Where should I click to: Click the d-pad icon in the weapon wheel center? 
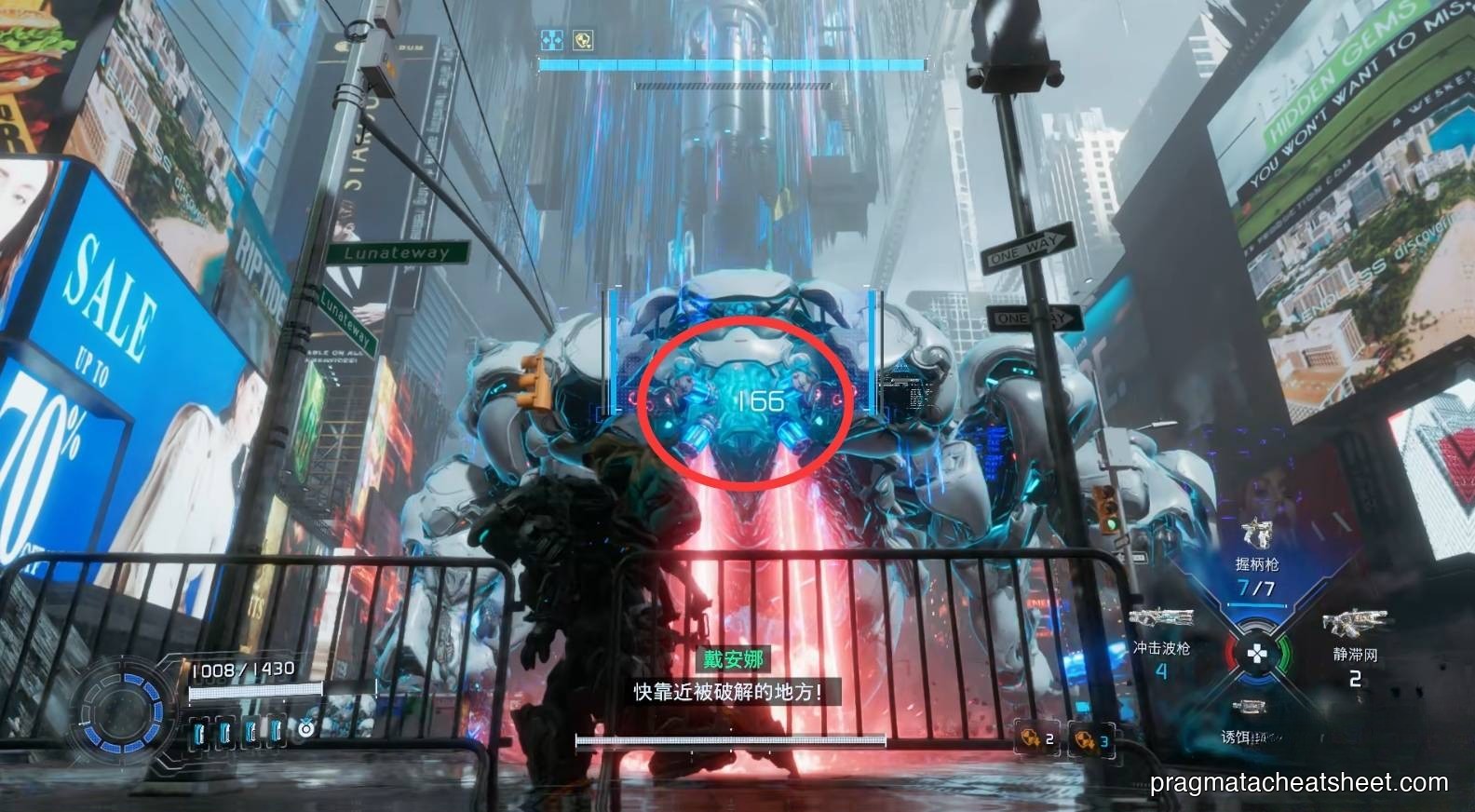tap(1256, 655)
